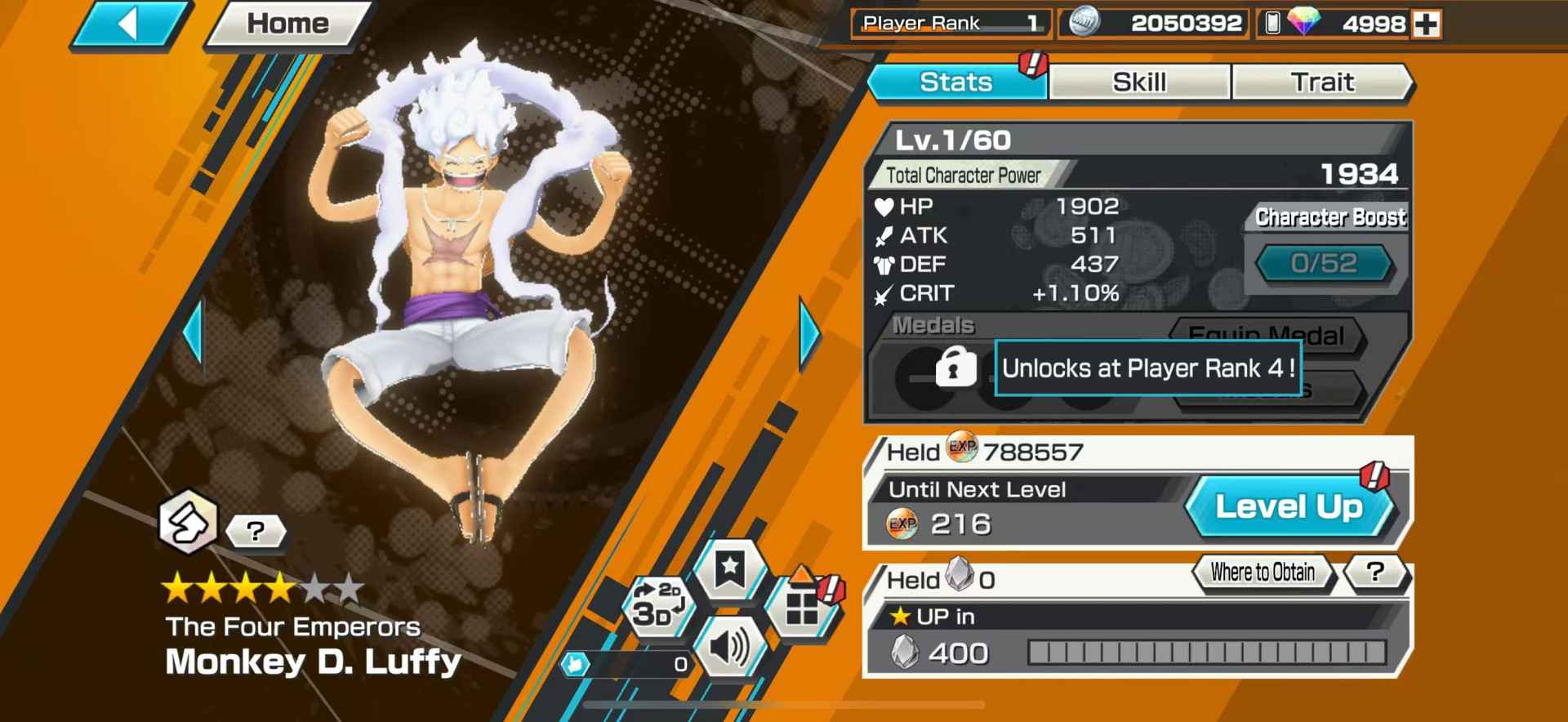Open Character Boost 0/52
1568x722 pixels.
(1323, 263)
